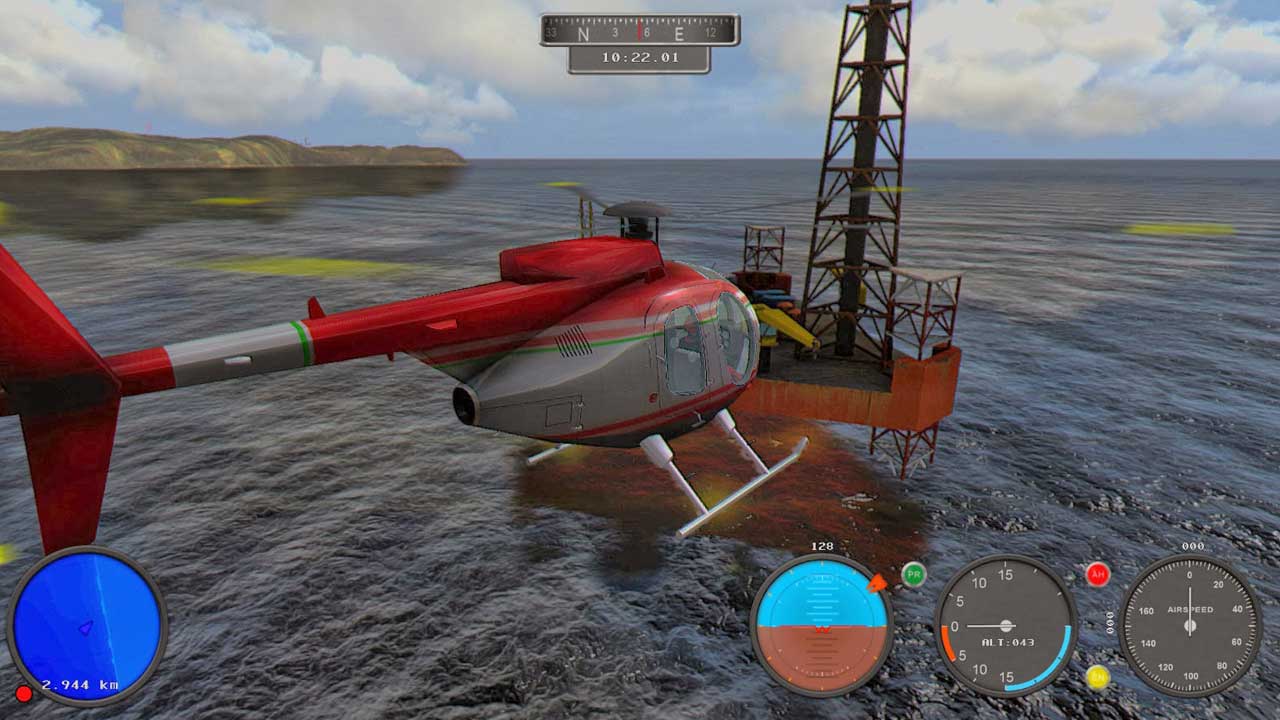
Task: Click the compass heading strip
Action: (640, 31)
